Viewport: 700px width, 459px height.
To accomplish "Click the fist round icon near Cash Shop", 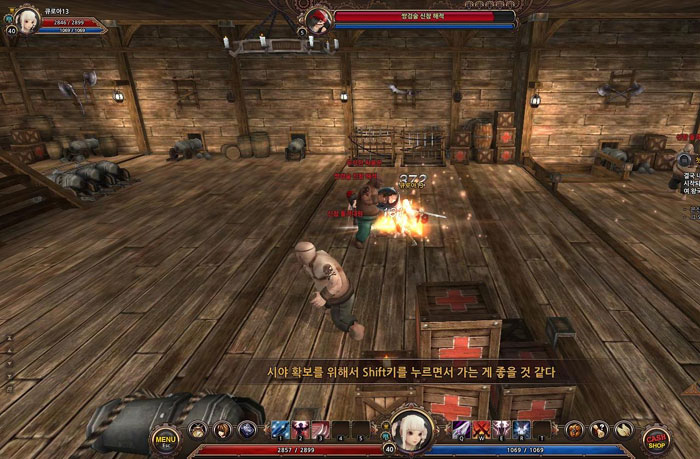I will point(598,430).
